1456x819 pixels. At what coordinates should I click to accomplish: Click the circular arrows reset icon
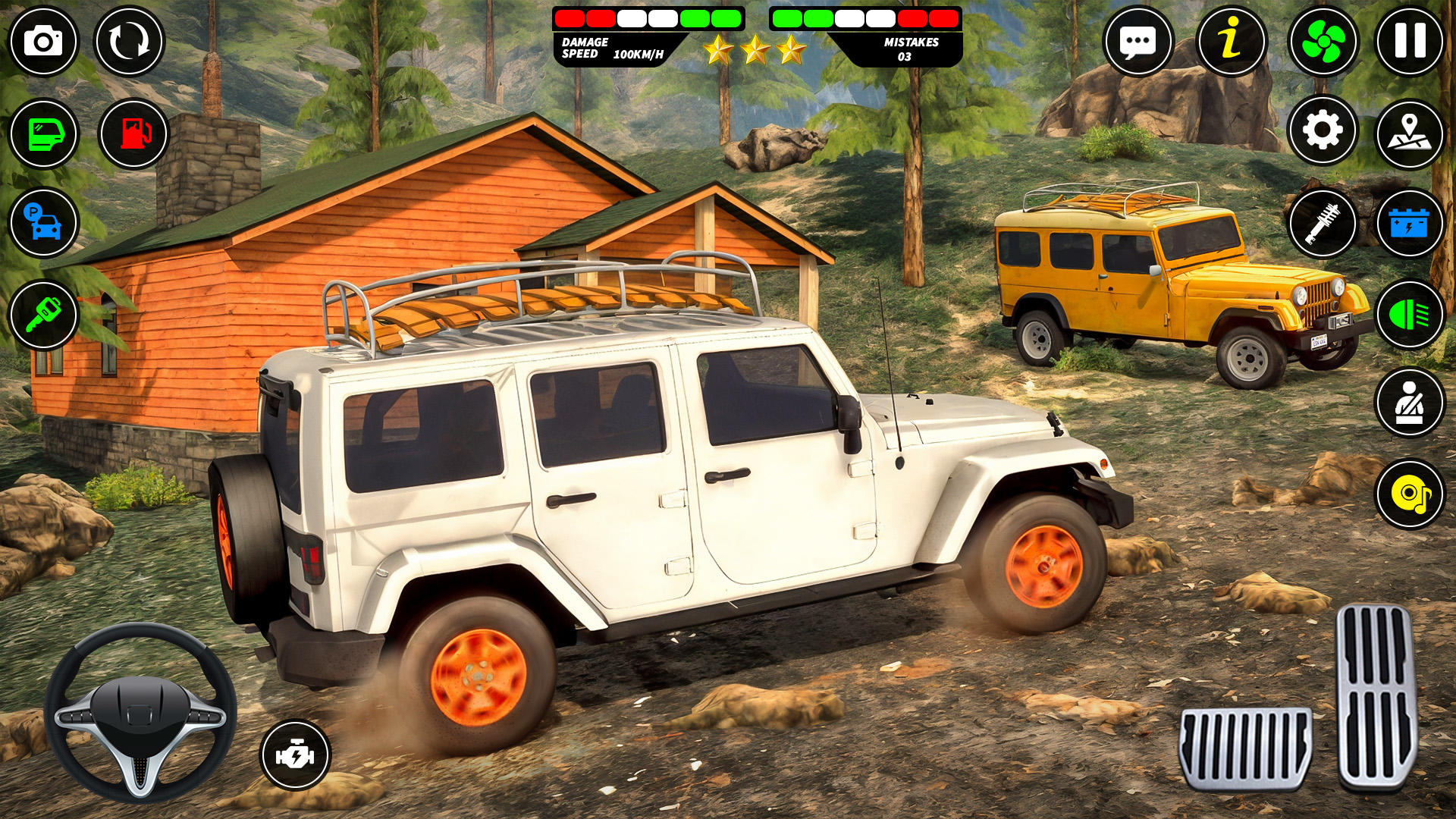pyautogui.click(x=129, y=41)
